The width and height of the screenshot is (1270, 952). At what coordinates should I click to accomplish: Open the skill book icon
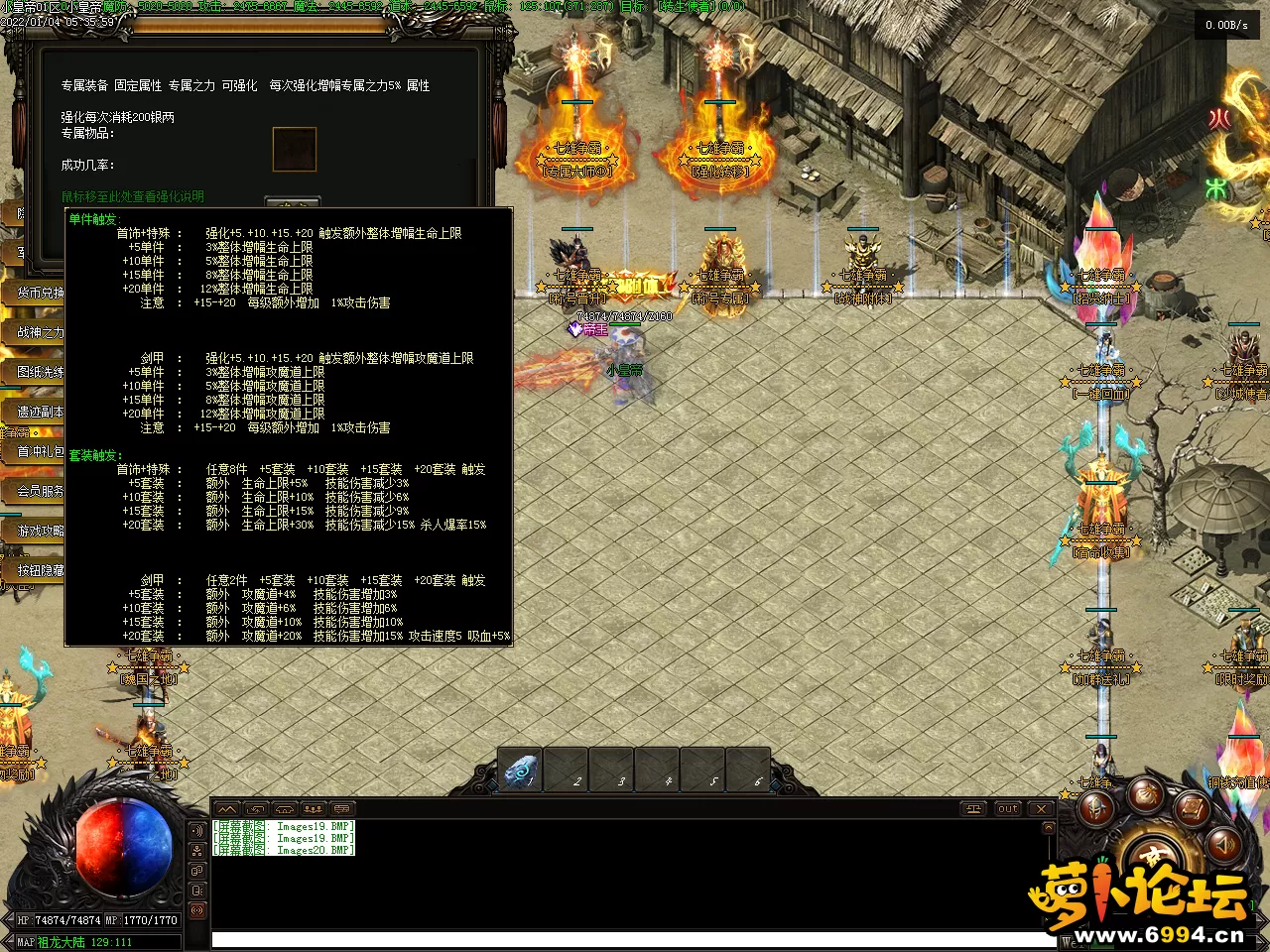pyautogui.click(x=1194, y=805)
